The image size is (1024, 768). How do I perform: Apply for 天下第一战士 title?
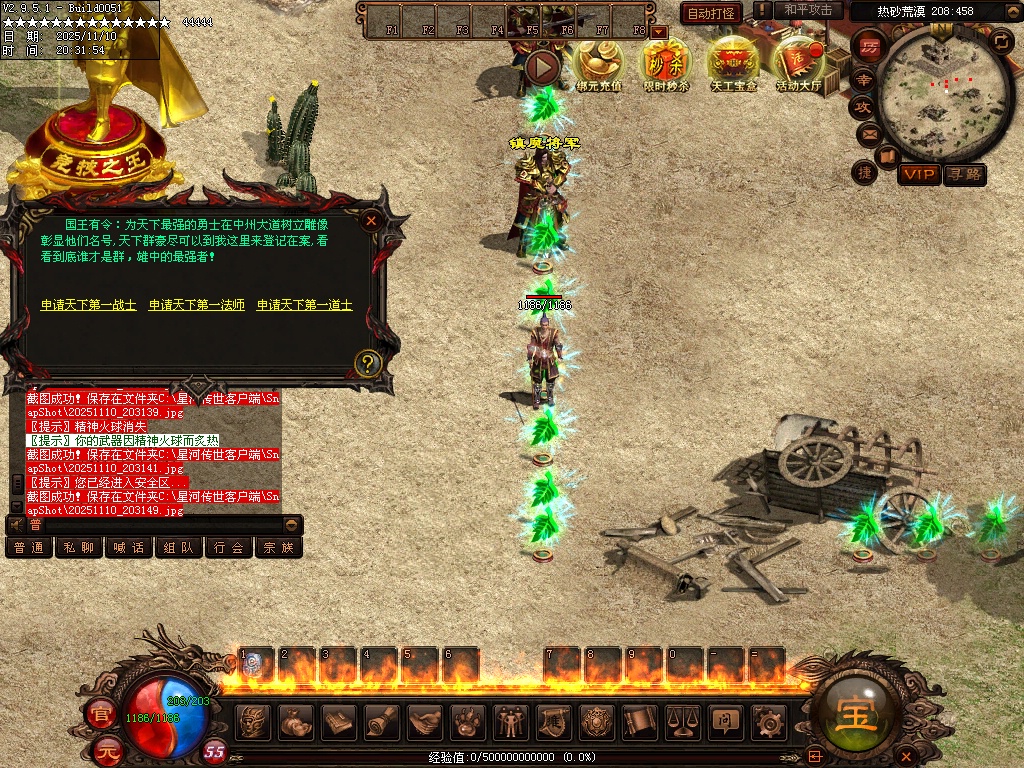[x=89, y=305]
